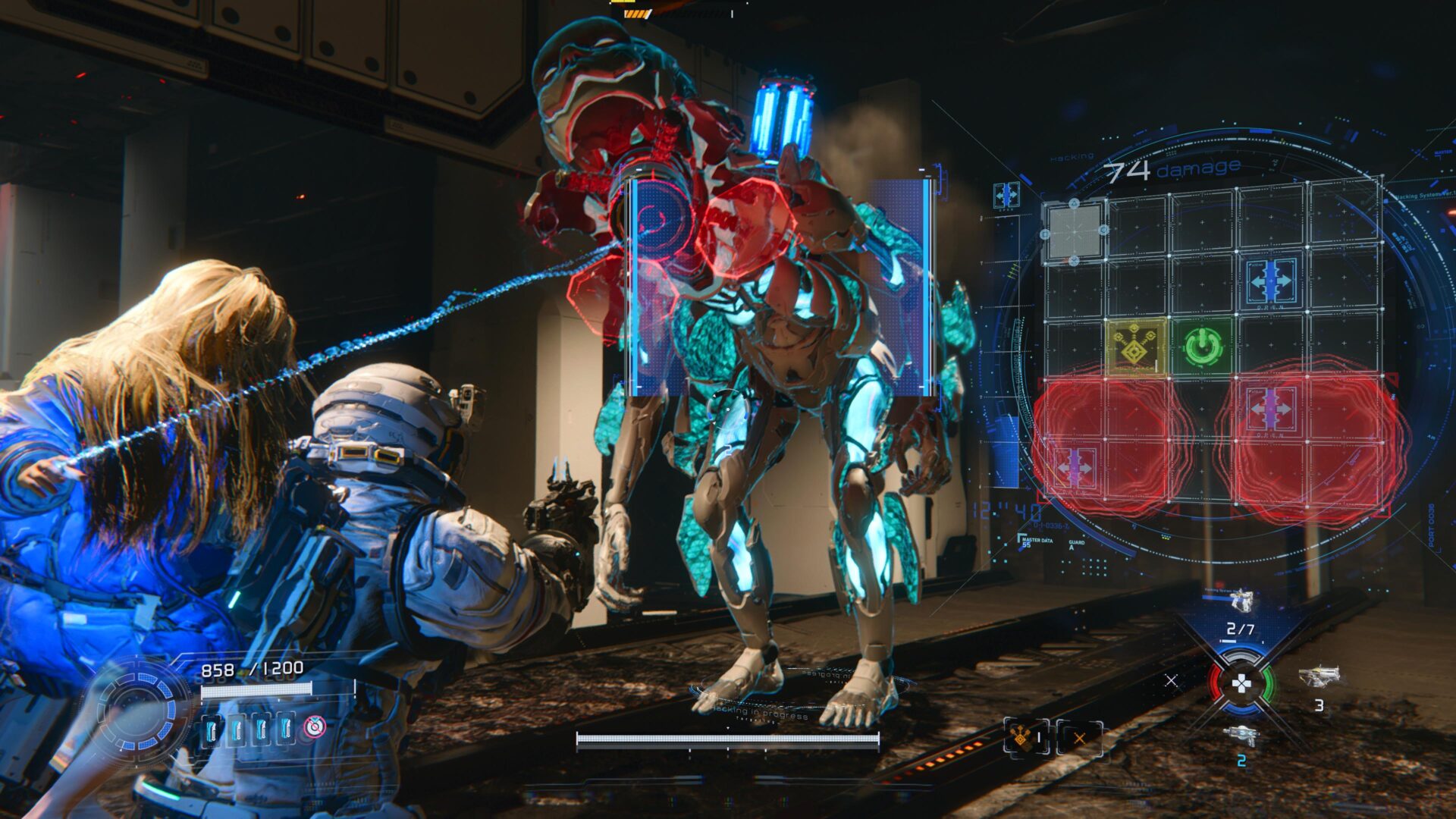Select the blue OPEN arrow node outside red zones

point(1271,281)
